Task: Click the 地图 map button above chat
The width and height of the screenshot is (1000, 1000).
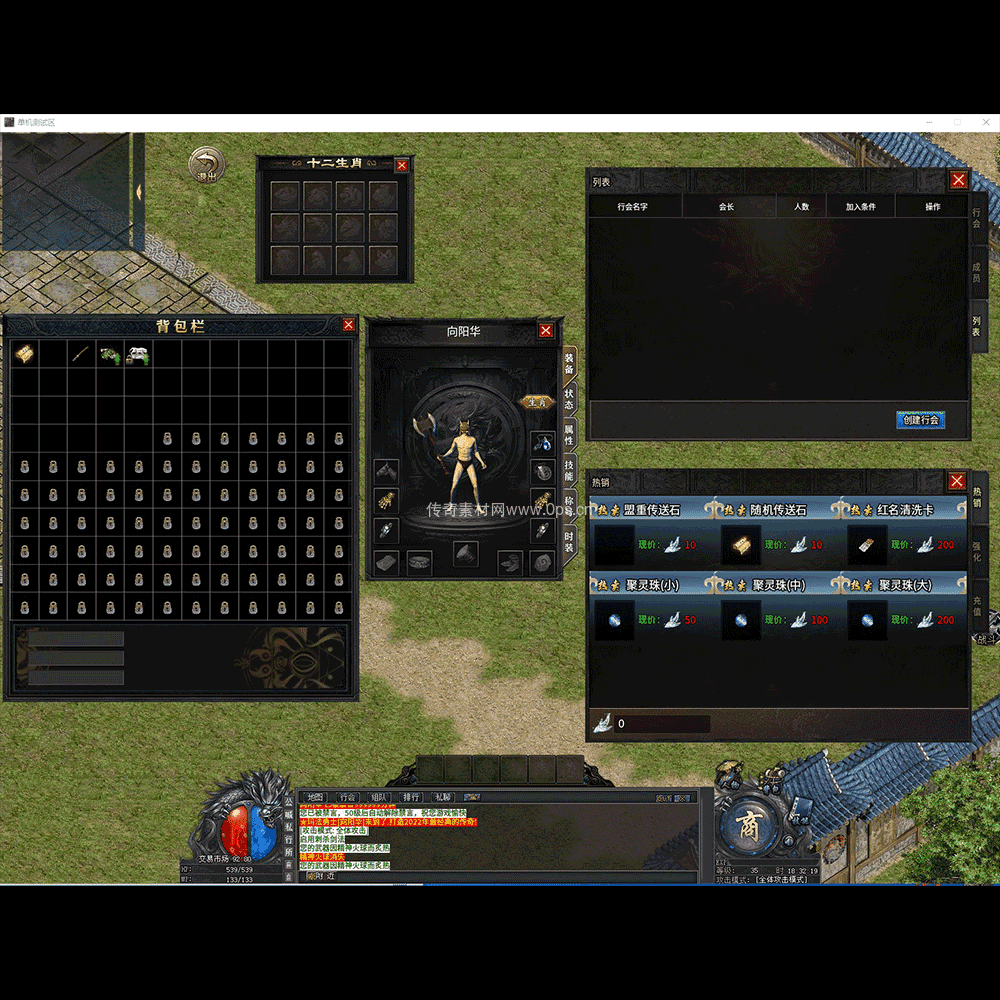Action: 315,797
